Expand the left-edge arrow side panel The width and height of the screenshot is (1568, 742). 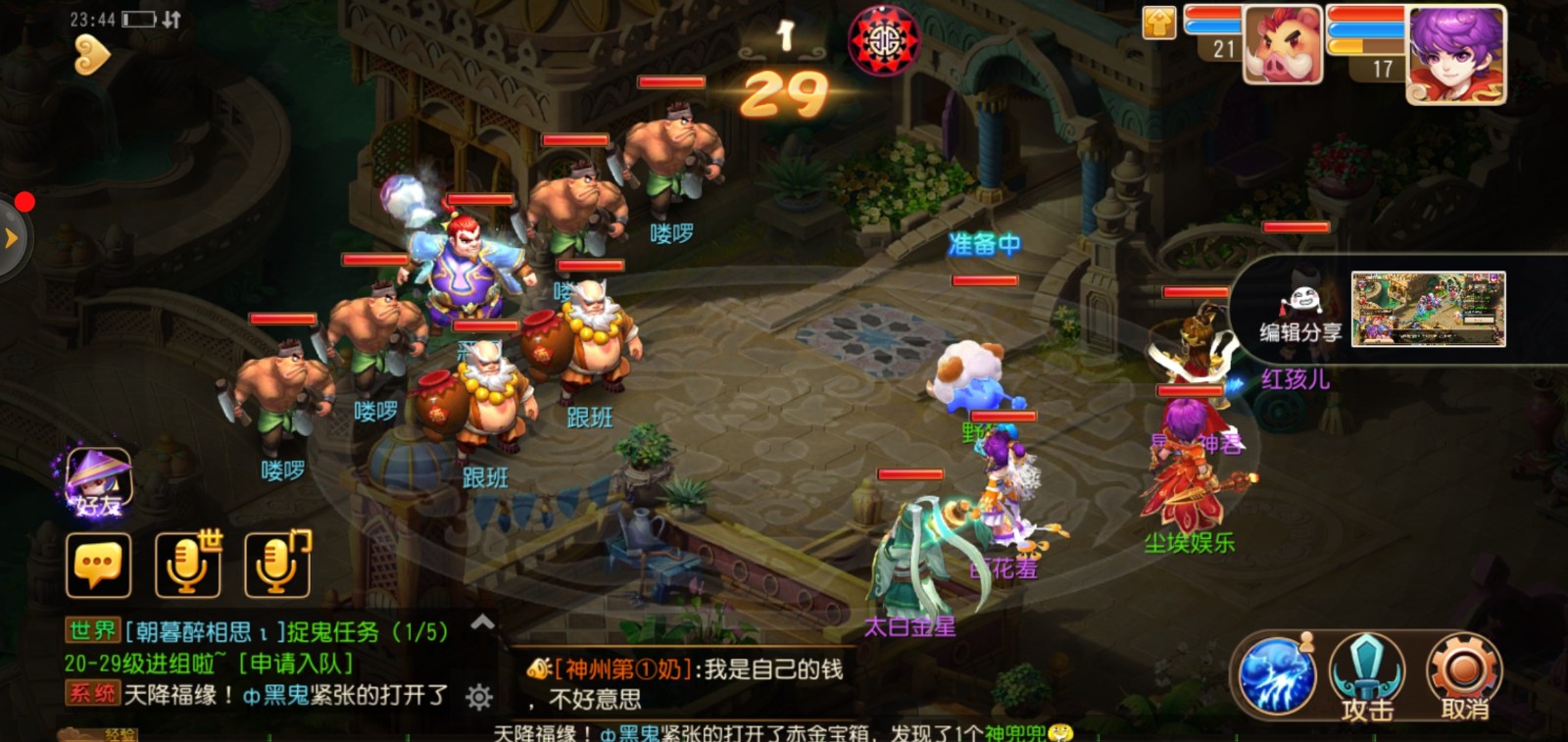pos(11,235)
